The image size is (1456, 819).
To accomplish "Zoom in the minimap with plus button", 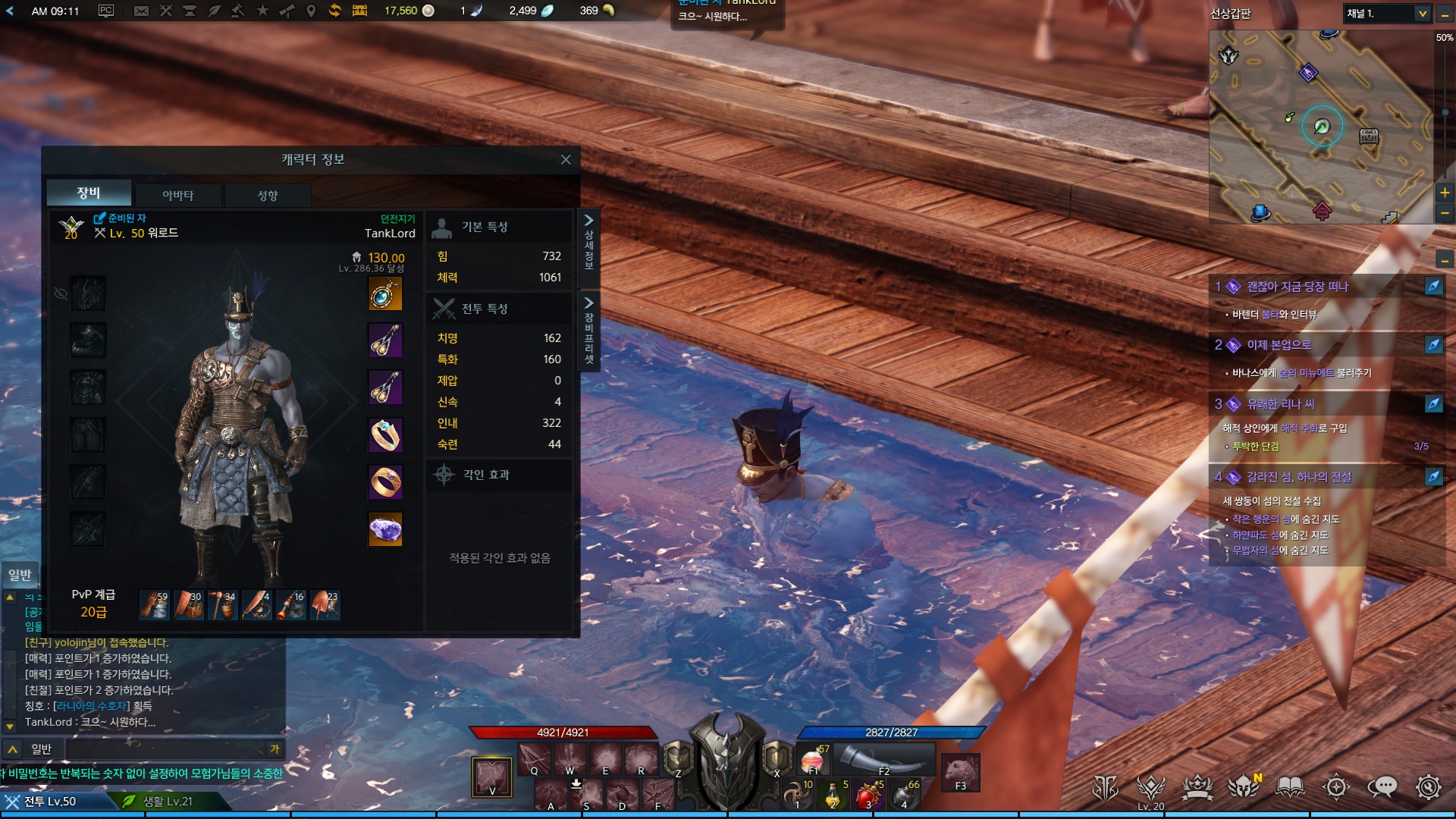I will (1445, 193).
